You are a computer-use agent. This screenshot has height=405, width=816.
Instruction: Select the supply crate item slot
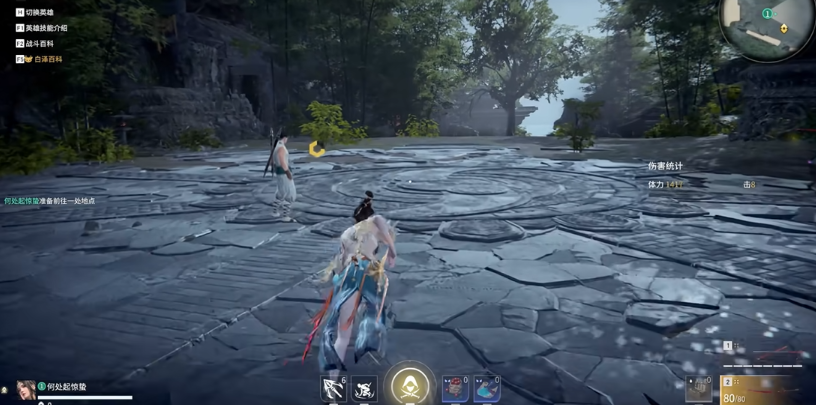[699, 388]
